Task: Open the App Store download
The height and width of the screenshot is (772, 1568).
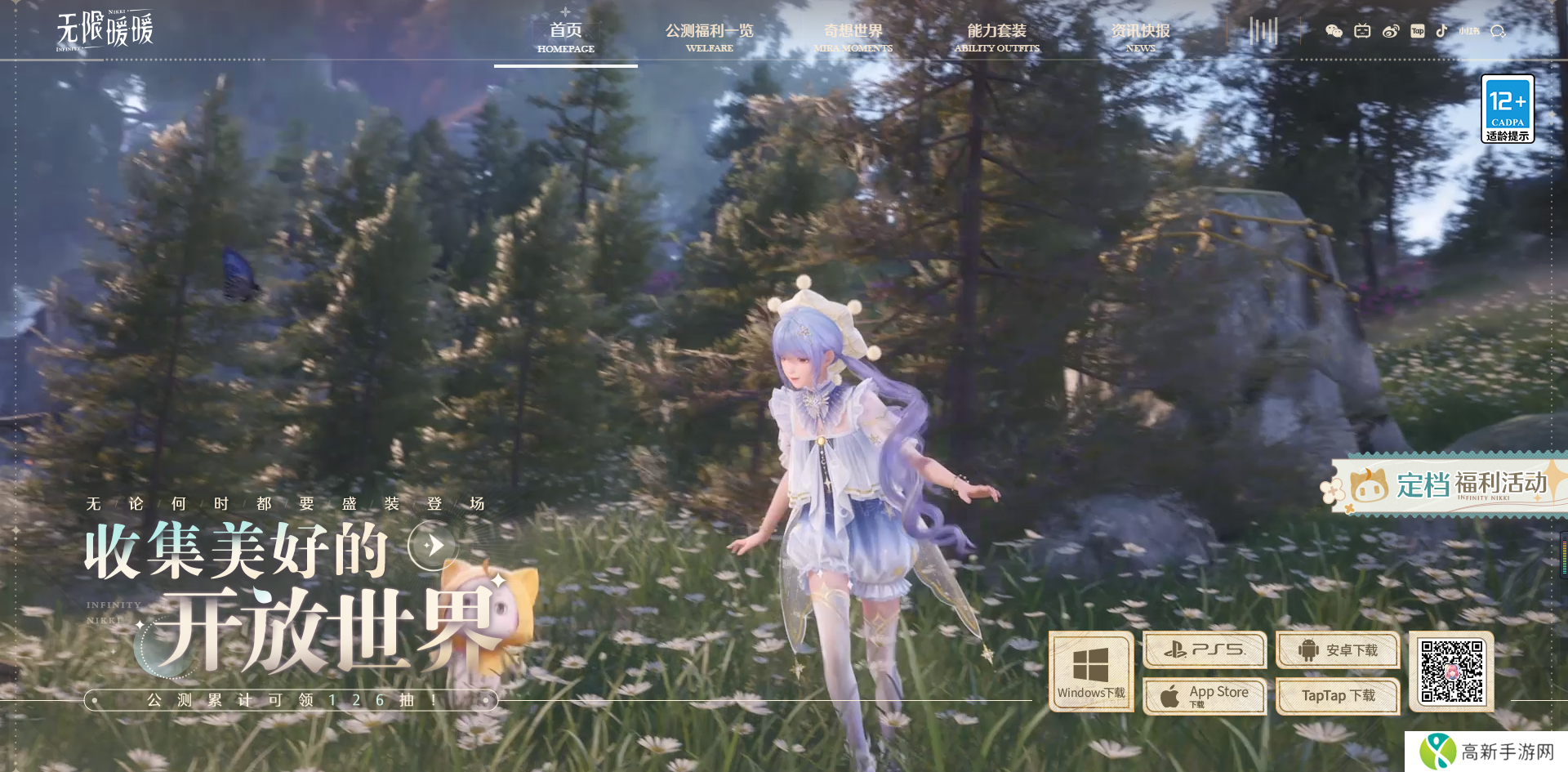Action: (x=1205, y=696)
